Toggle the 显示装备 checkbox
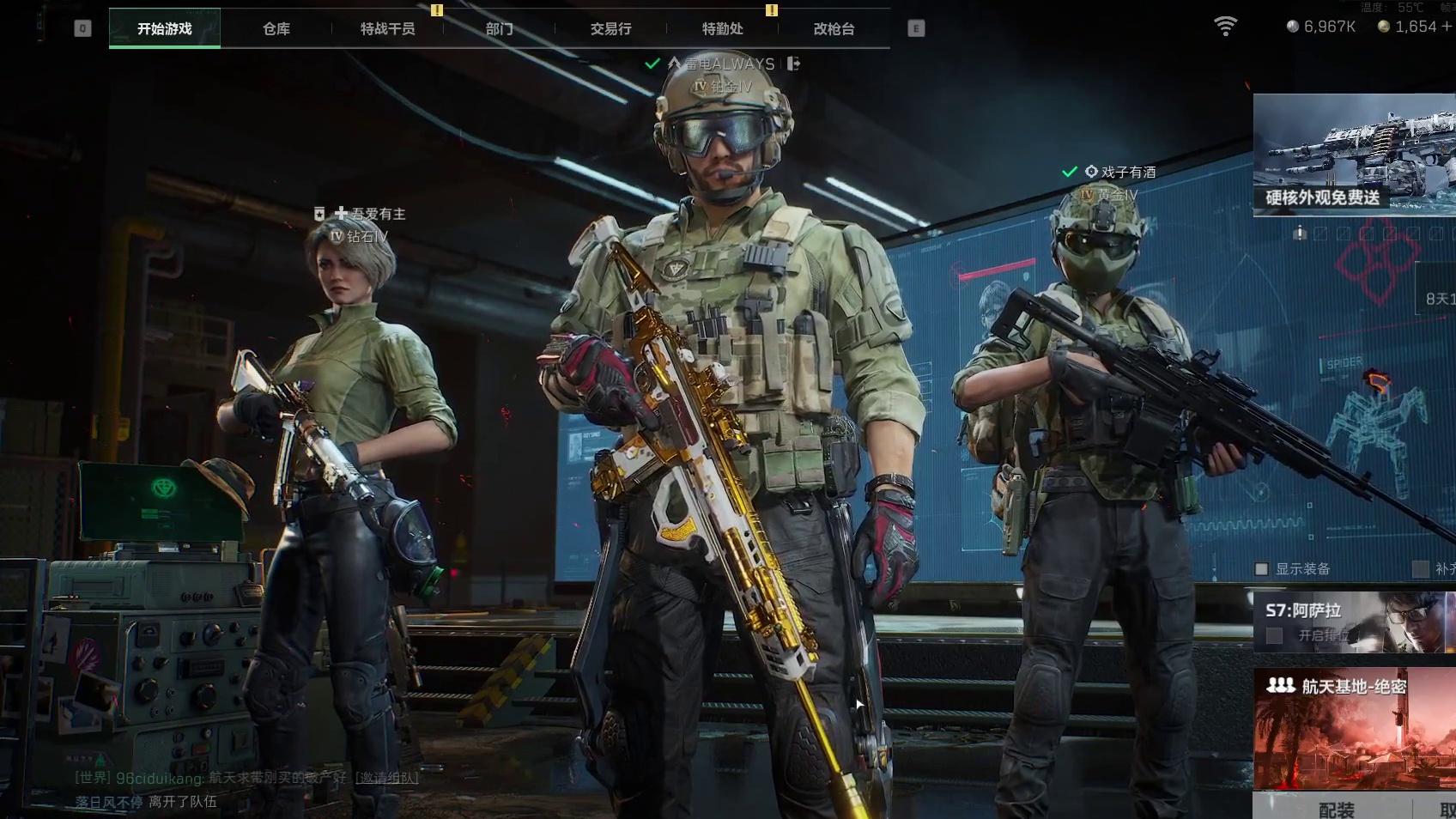The height and width of the screenshot is (819, 1456). coord(1262,568)
